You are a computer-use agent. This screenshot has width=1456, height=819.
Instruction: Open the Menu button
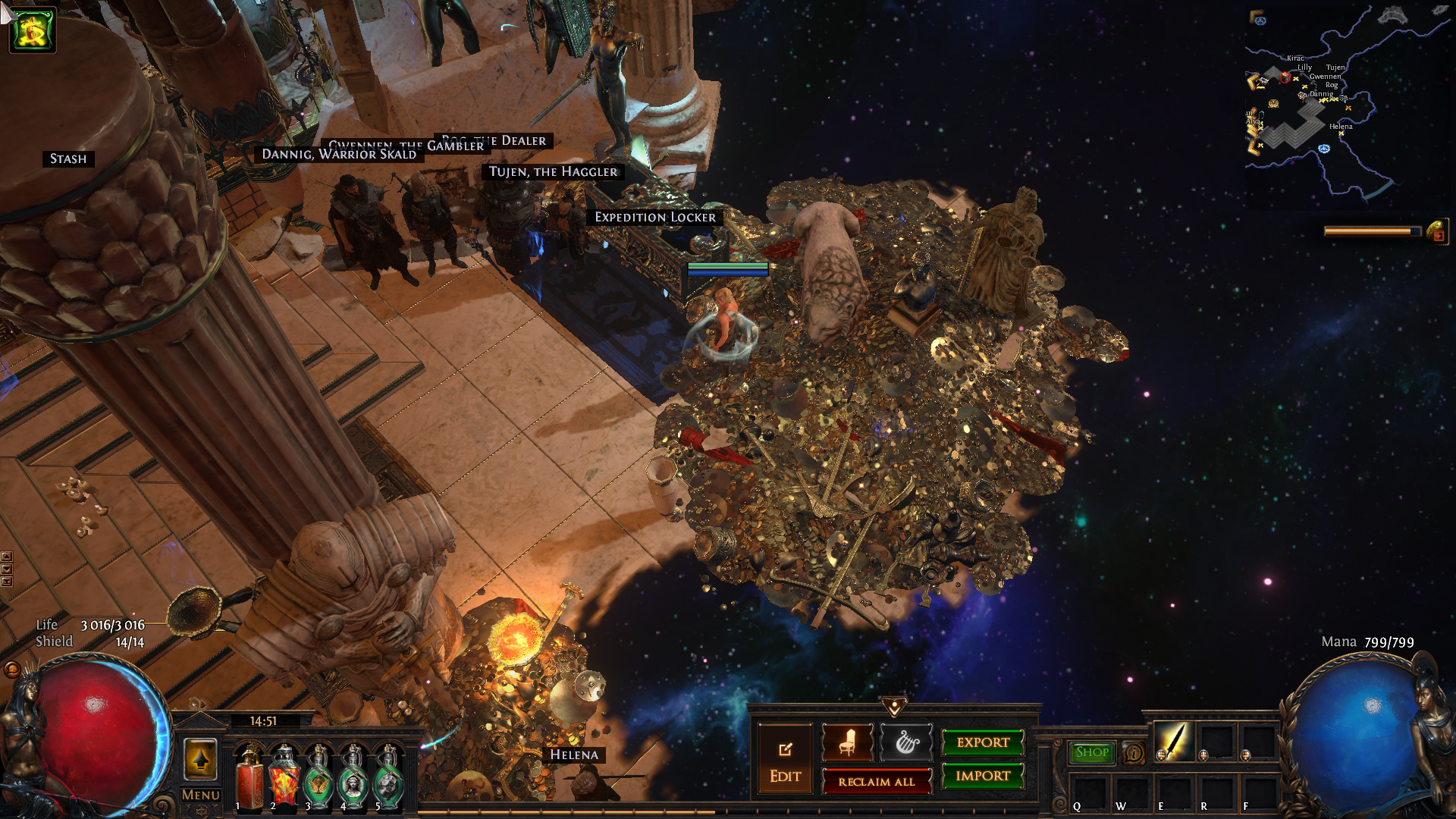pos(201,795)
